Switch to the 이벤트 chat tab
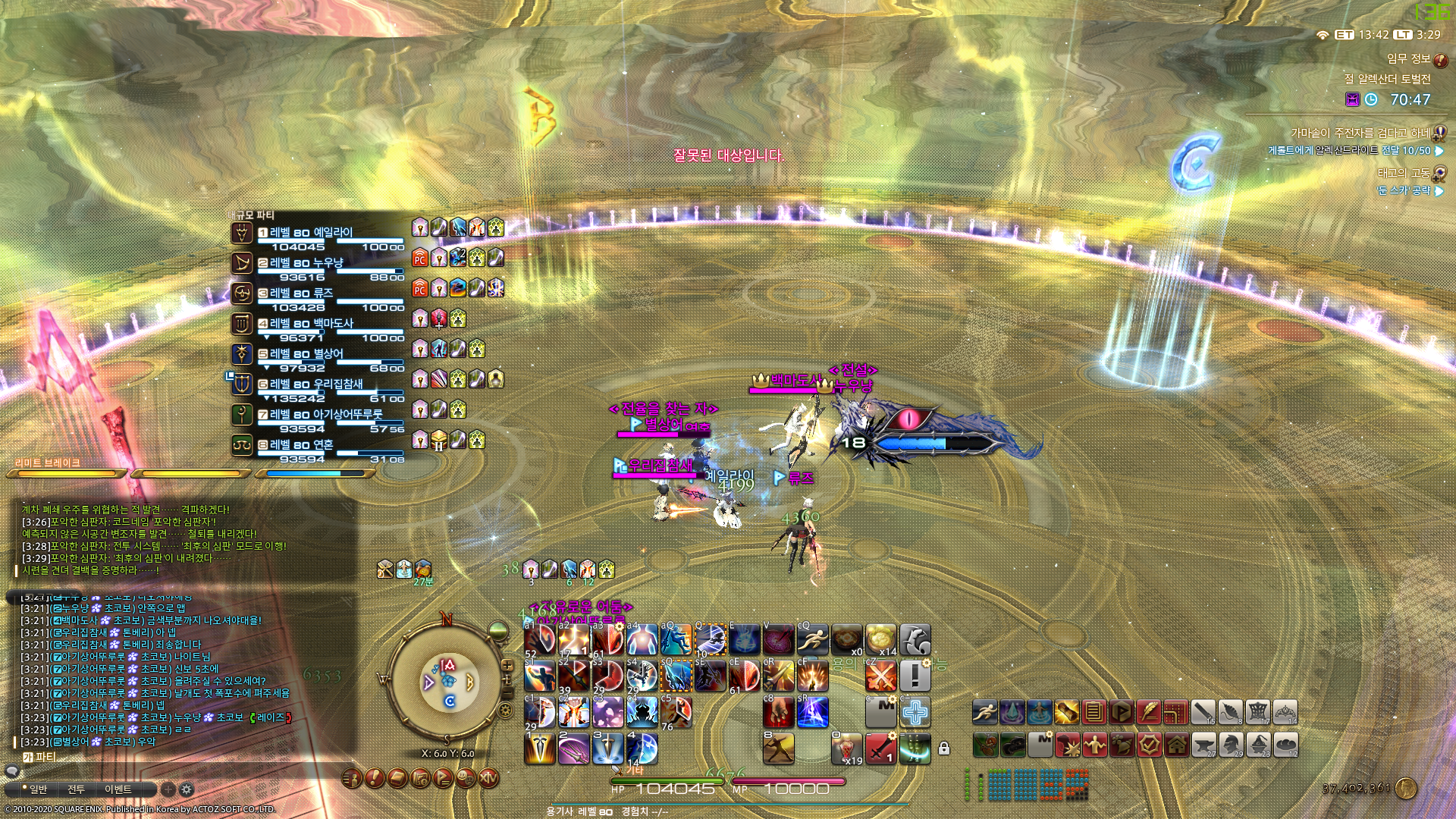Screen dimensions: 1456x819 point(118,789)
